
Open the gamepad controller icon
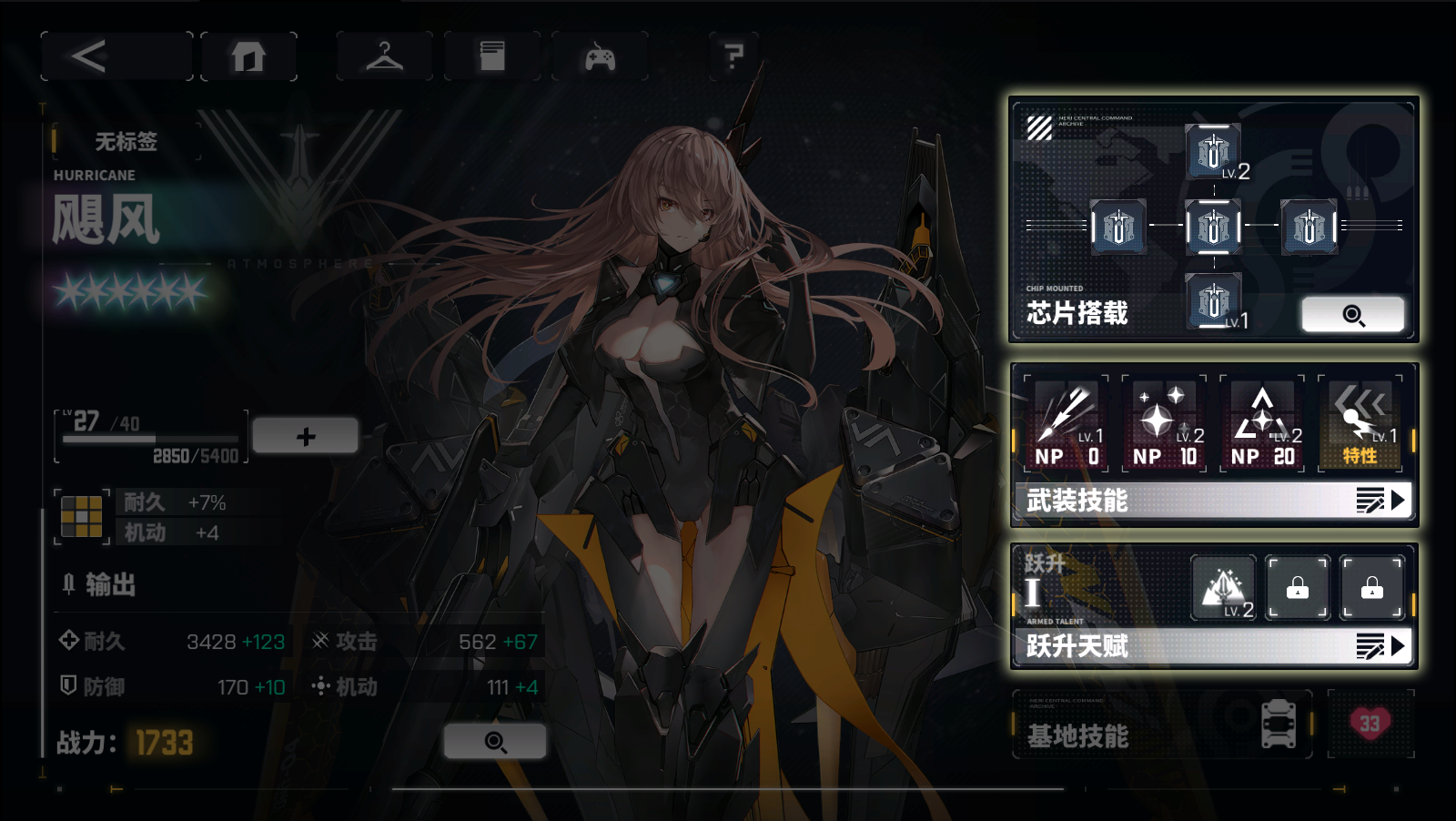coord(600,55)
